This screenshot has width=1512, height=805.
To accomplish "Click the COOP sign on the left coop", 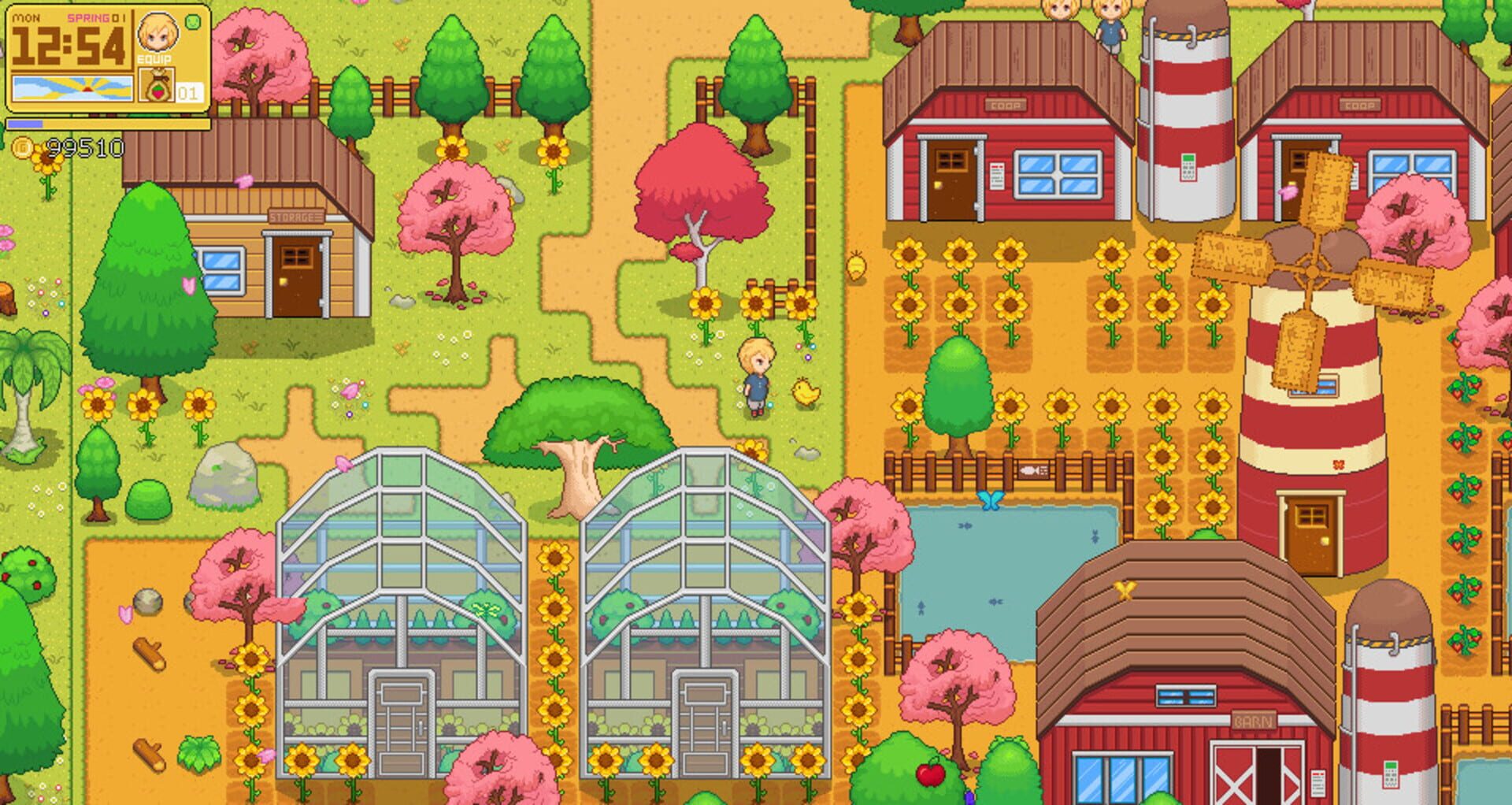I will [x=1006, y=103].
